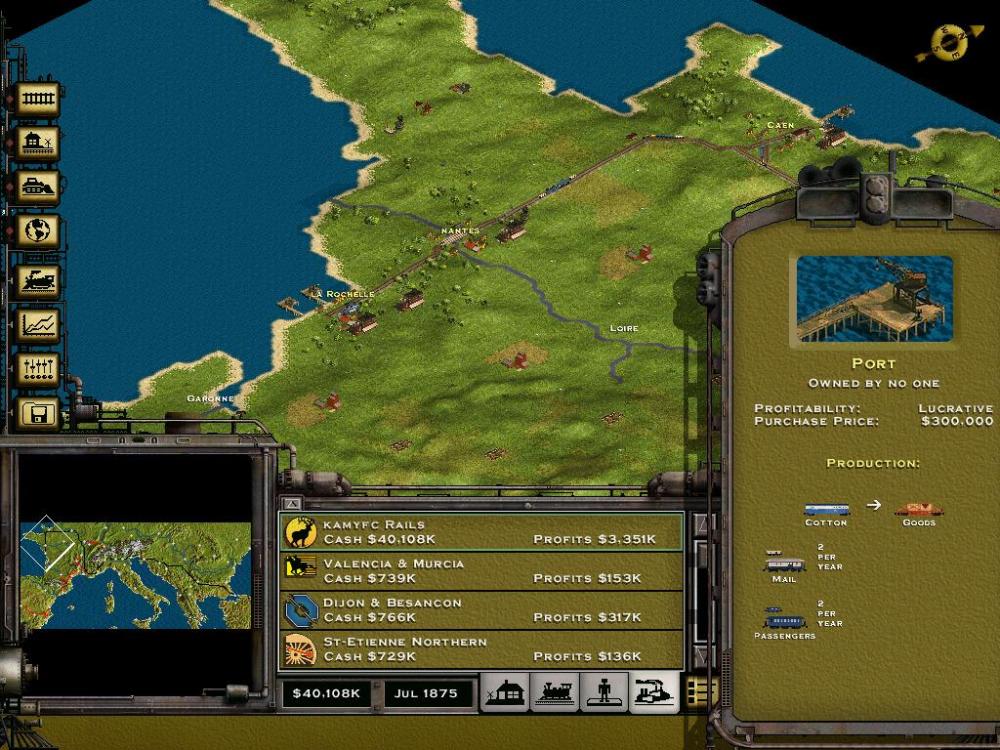The height and width of the screenshot is (750, 1000).
Task: Collapse the list panel with up arrow
Action: [x=292, y=503]
